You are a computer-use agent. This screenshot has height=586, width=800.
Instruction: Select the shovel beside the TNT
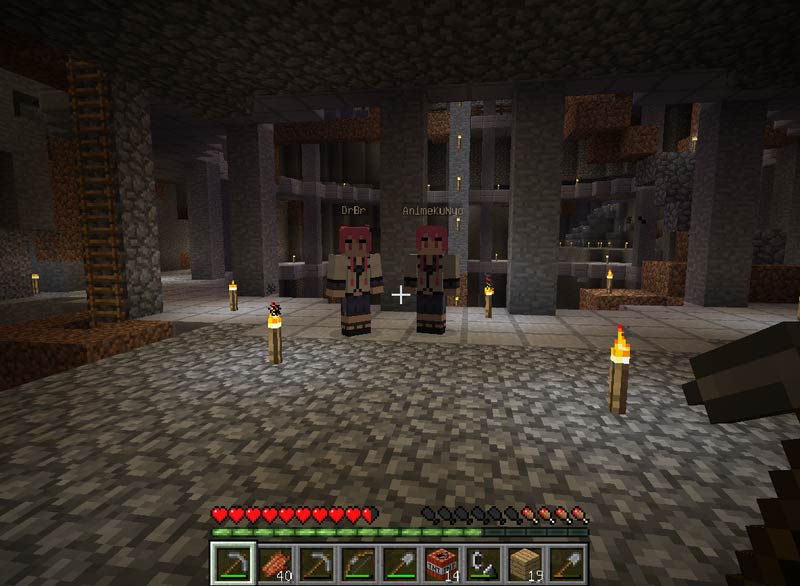coord(398,563)
